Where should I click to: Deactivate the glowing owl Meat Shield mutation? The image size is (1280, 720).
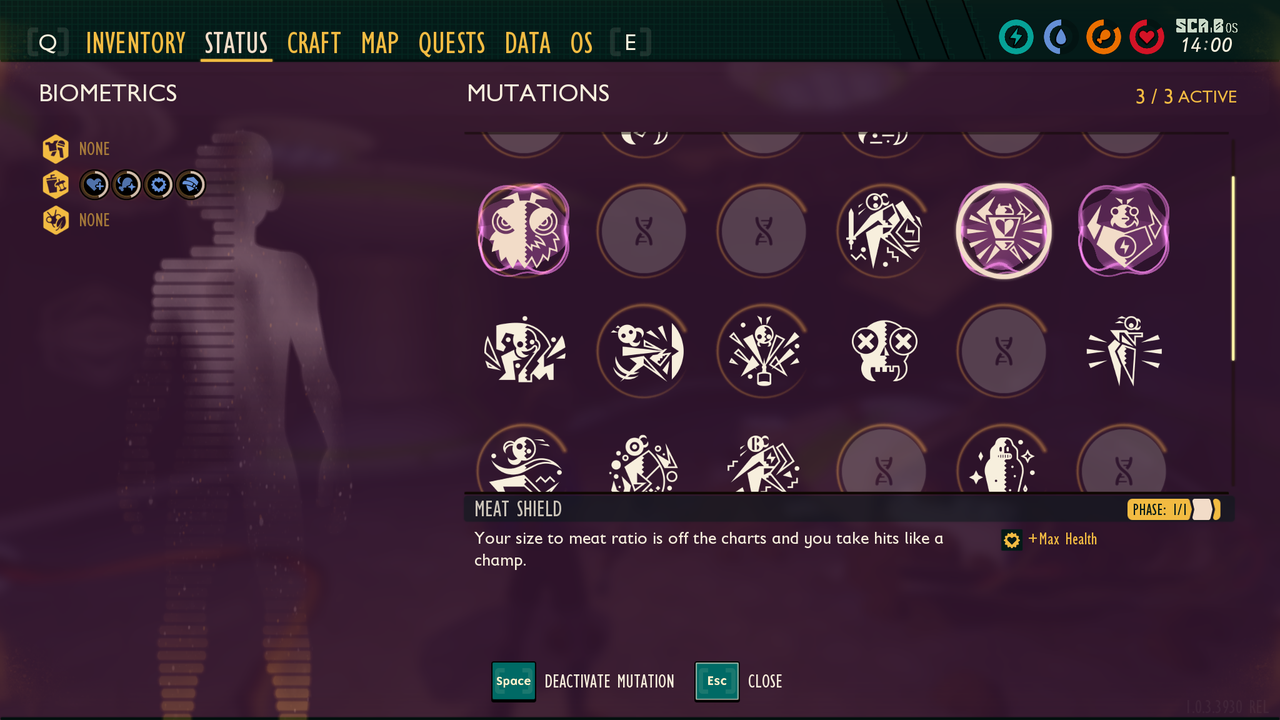tap(523, 231)
